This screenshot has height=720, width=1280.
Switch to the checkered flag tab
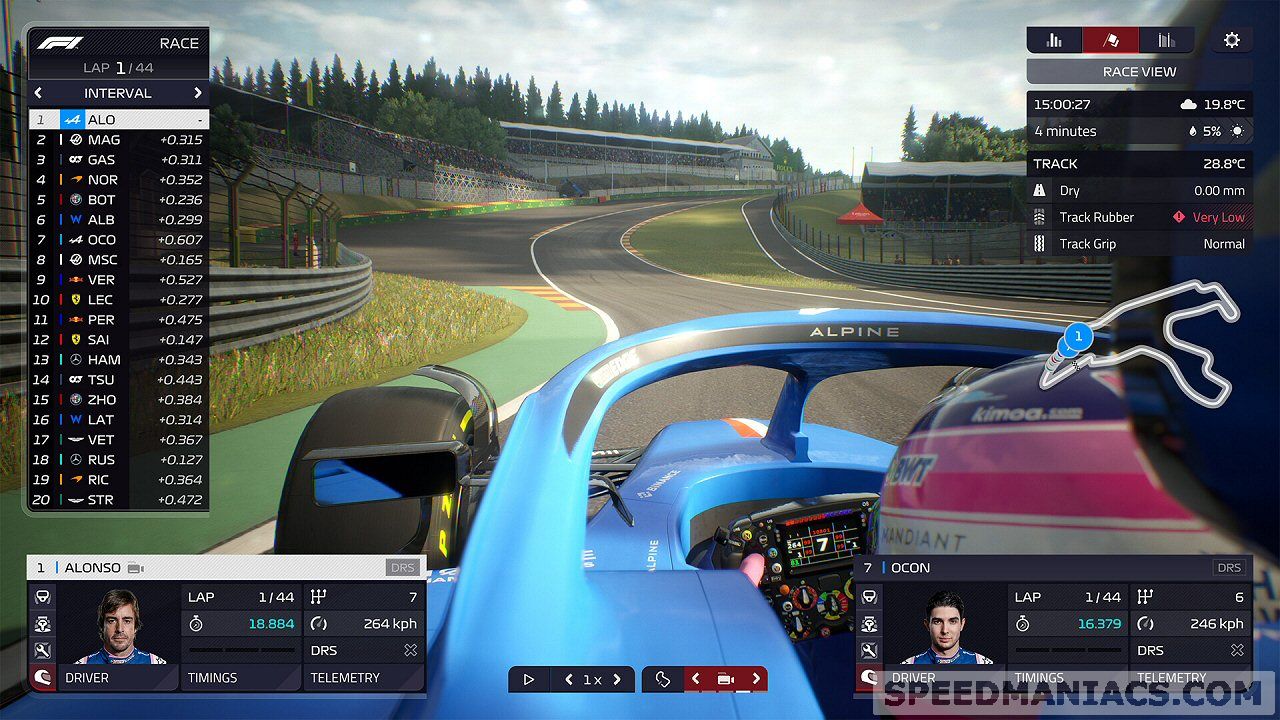1110,40
